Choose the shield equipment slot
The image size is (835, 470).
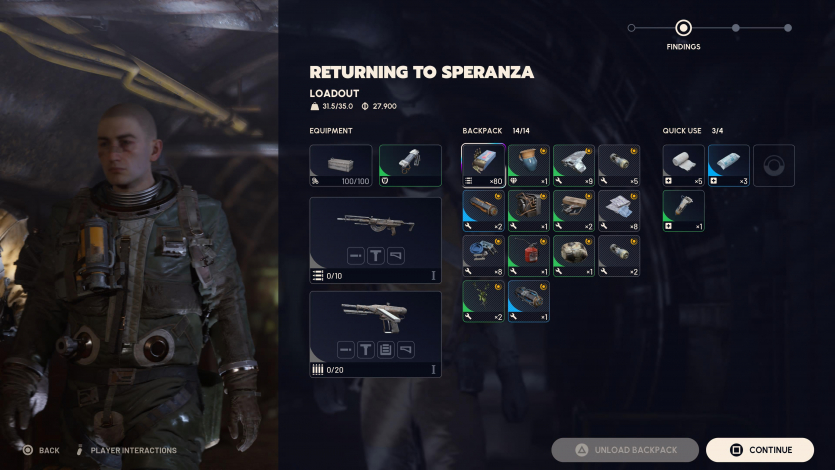(410, 165)
